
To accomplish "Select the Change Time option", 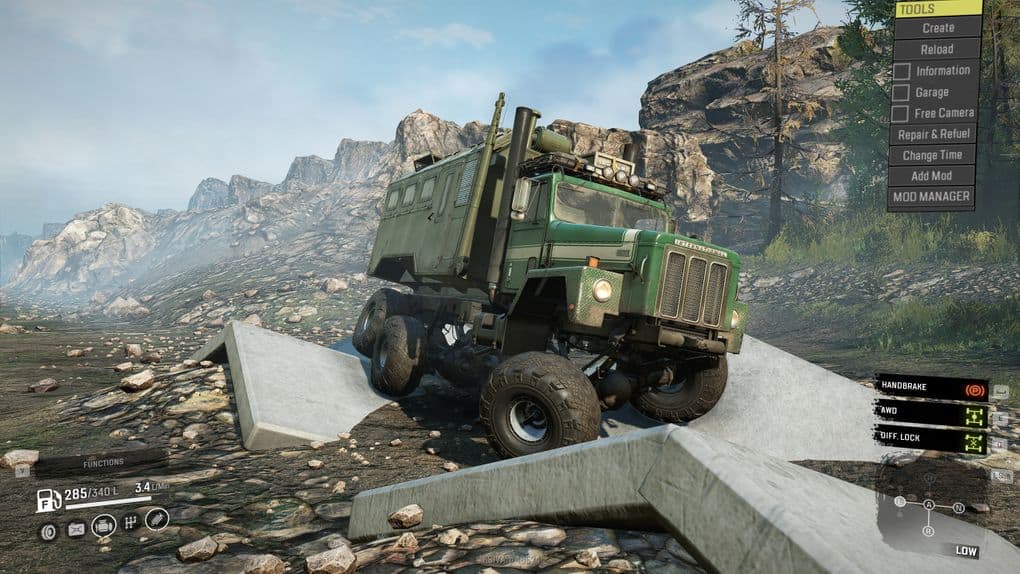I will [932, 155].
